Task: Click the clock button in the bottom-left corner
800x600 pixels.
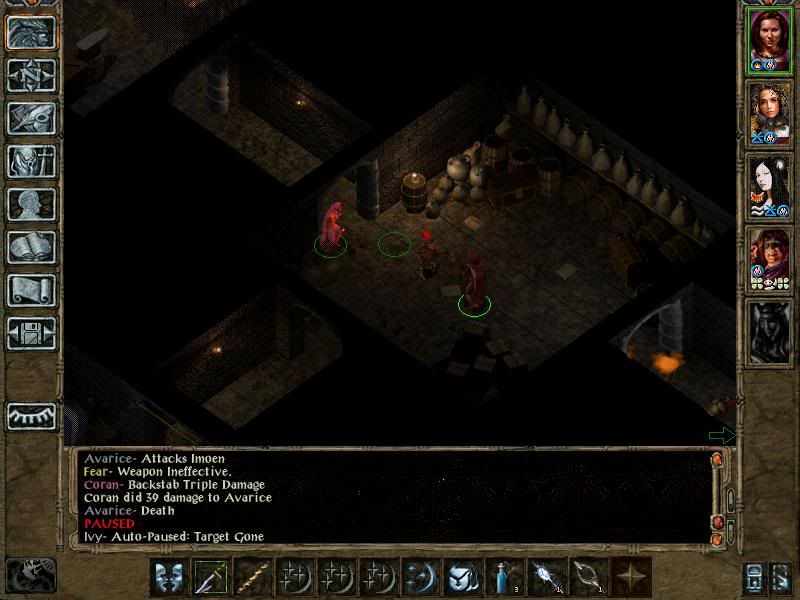Action: pyautogui.click(x=31, y=575)
